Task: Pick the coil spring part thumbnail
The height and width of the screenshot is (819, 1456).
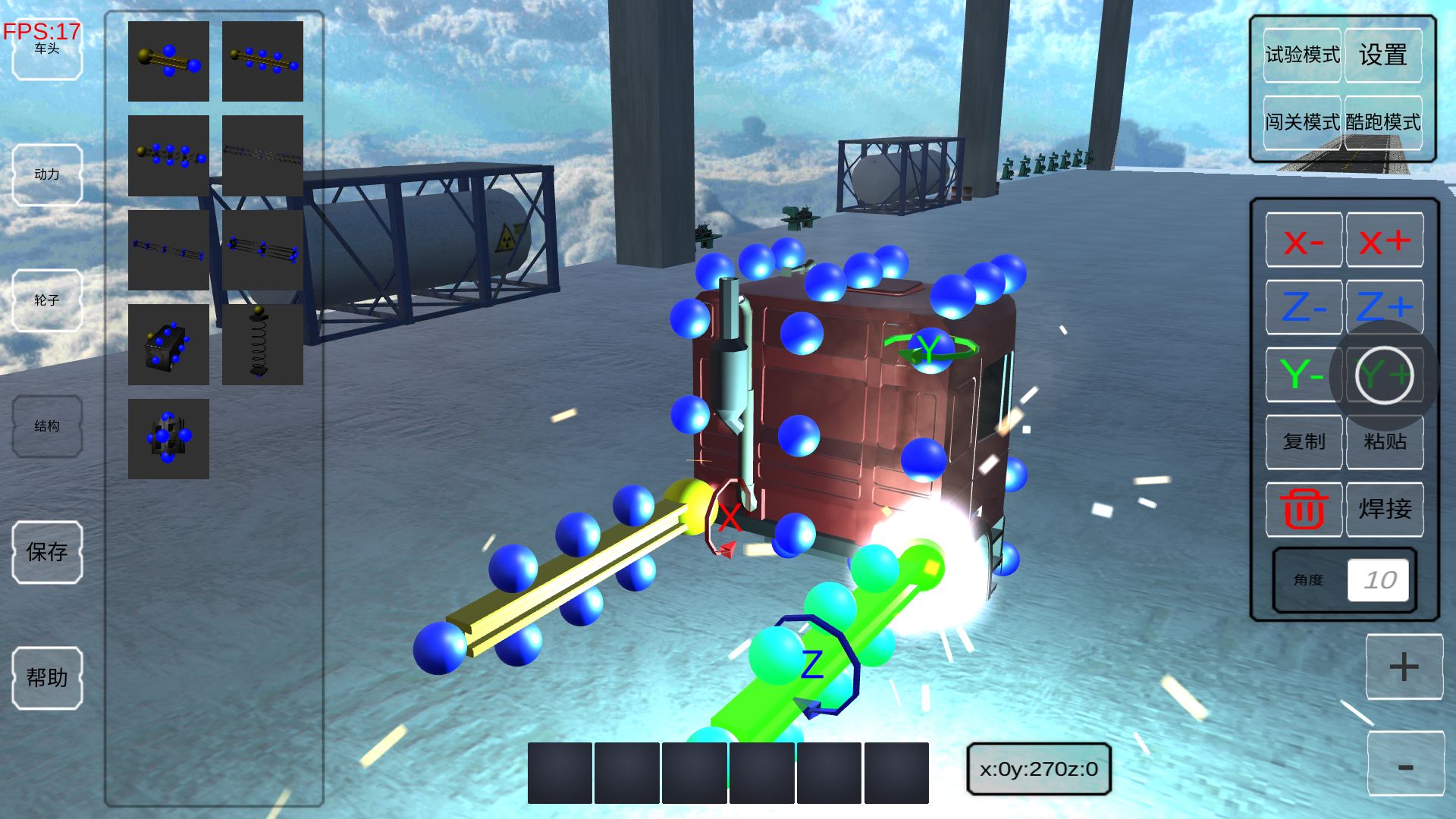Action: pyautogui.click(x=262, y=345)
